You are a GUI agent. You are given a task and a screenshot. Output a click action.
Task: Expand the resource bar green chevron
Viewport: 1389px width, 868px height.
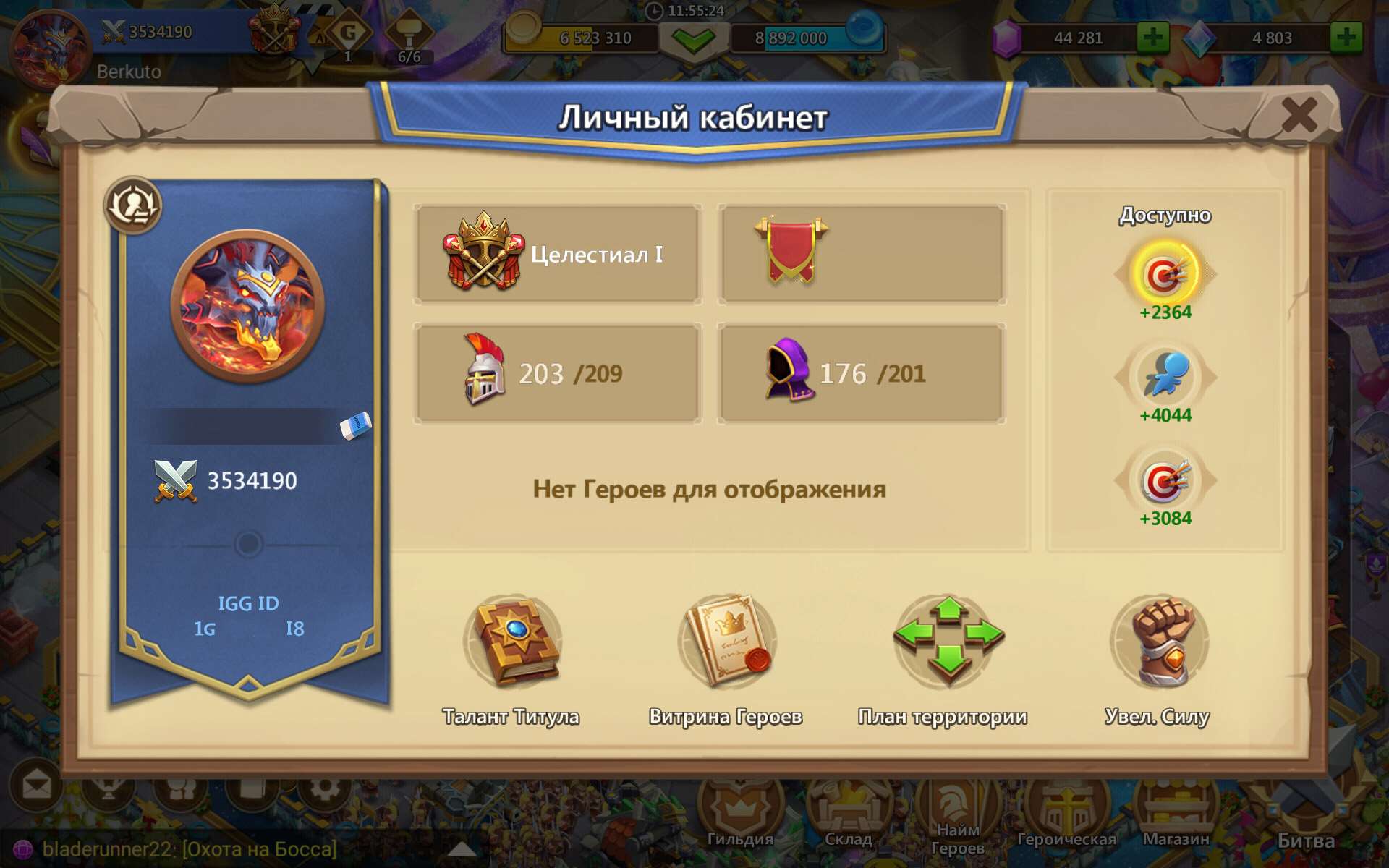tap(693, 40)
